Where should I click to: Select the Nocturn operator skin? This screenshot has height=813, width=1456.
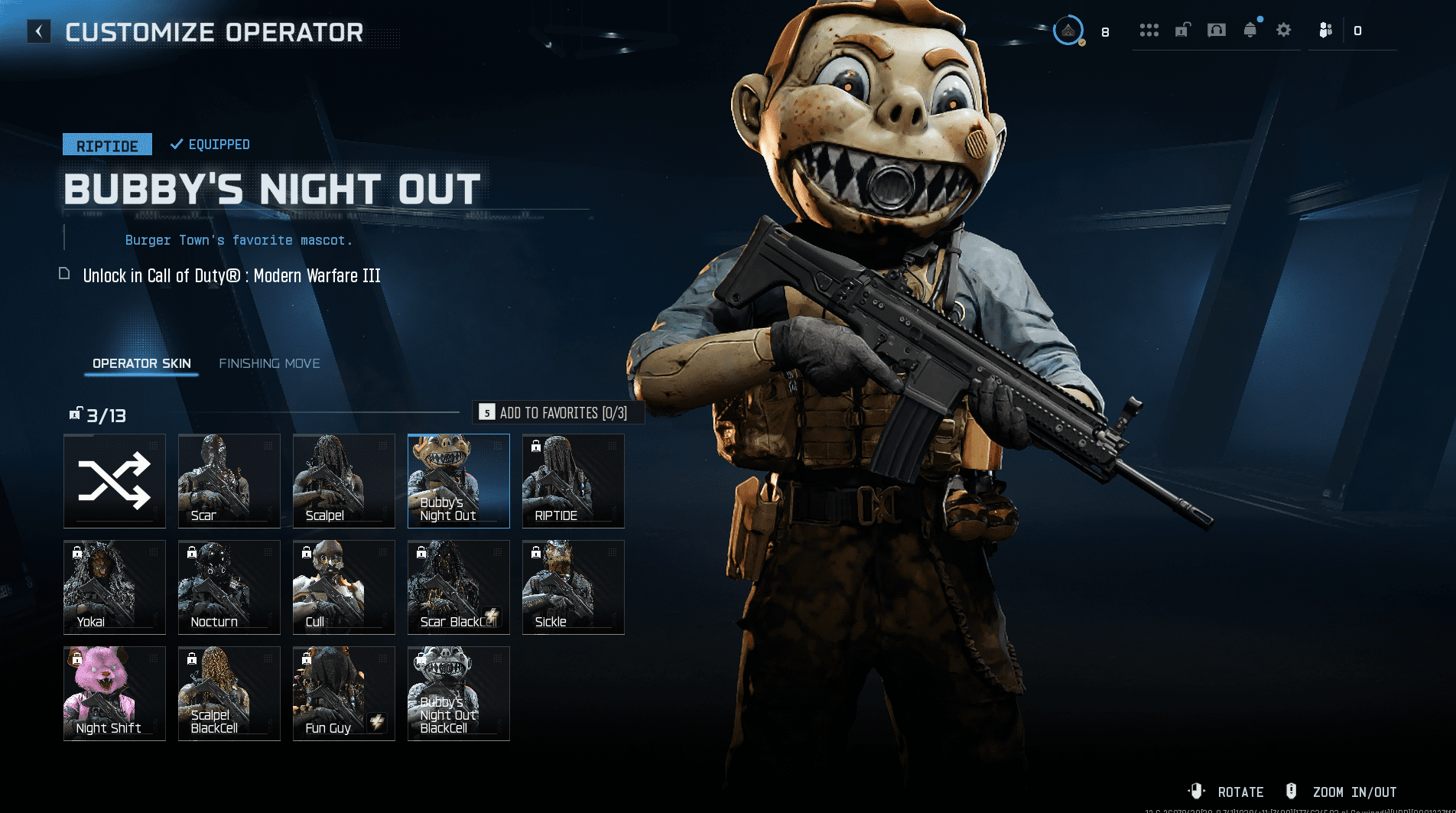coord(229,587)
